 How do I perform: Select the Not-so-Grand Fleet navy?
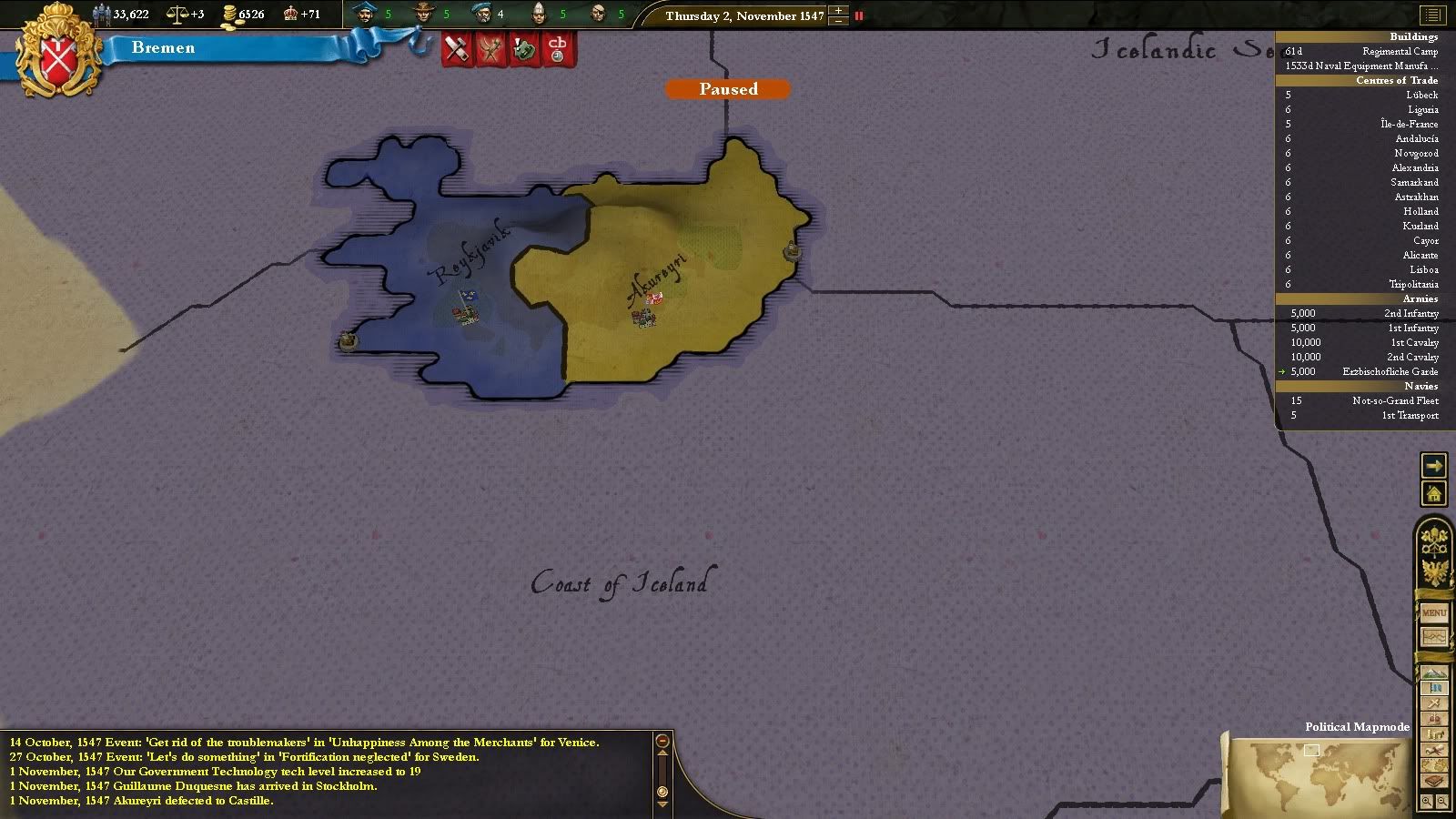coord(1395,400)
